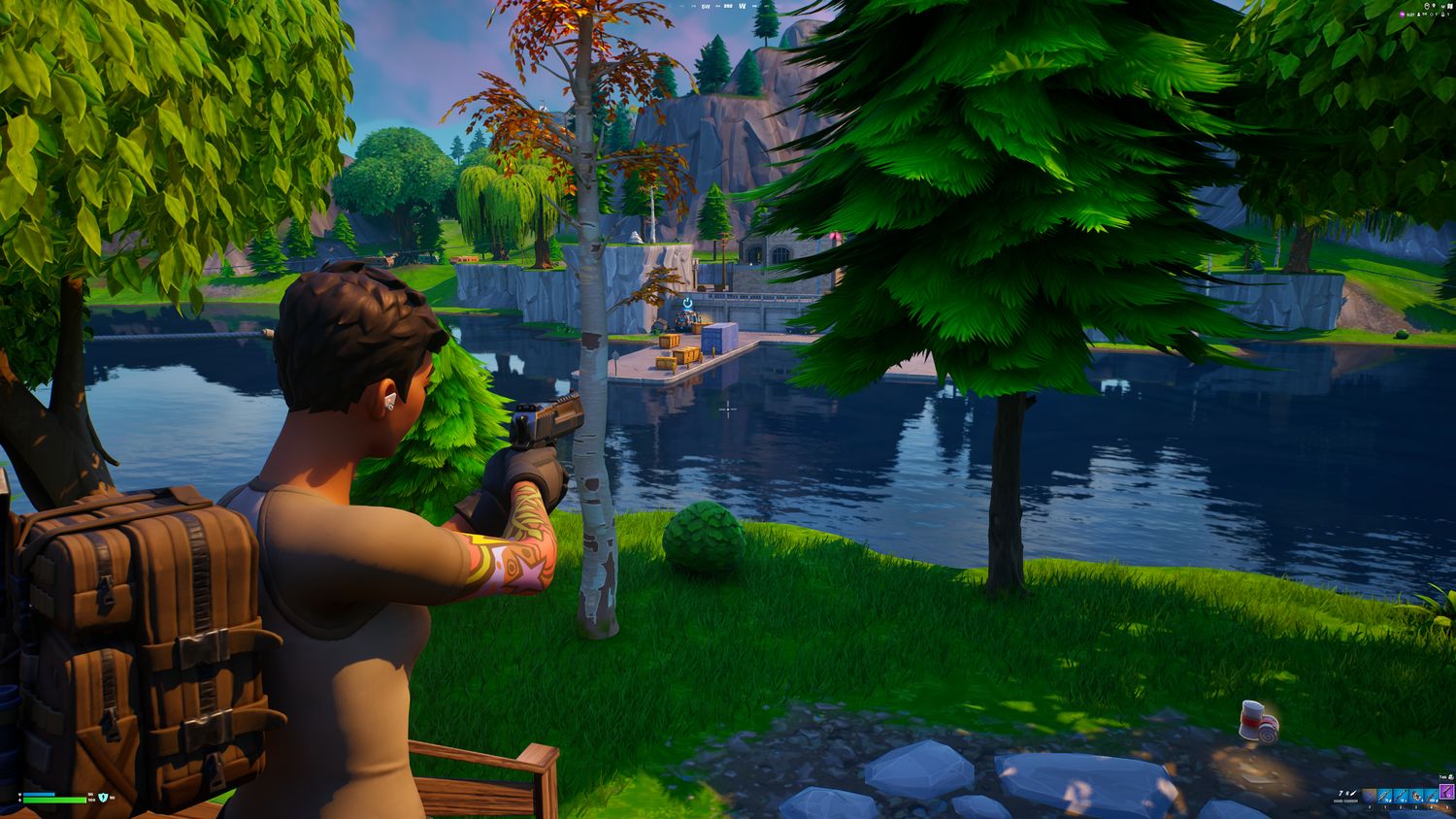Select the purple pistol hotbar slot

point(1447,792)
